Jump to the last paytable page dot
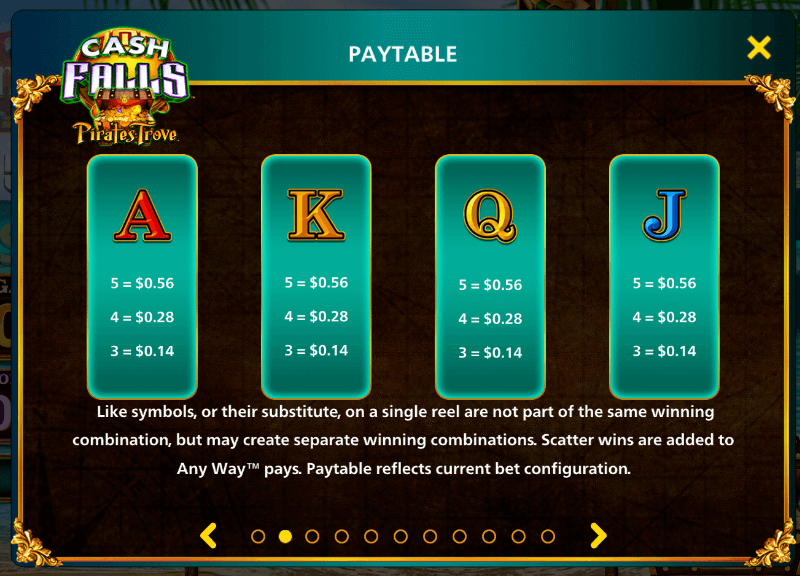The width and height of the screenshot is (800, 576). tap(548, 536)
